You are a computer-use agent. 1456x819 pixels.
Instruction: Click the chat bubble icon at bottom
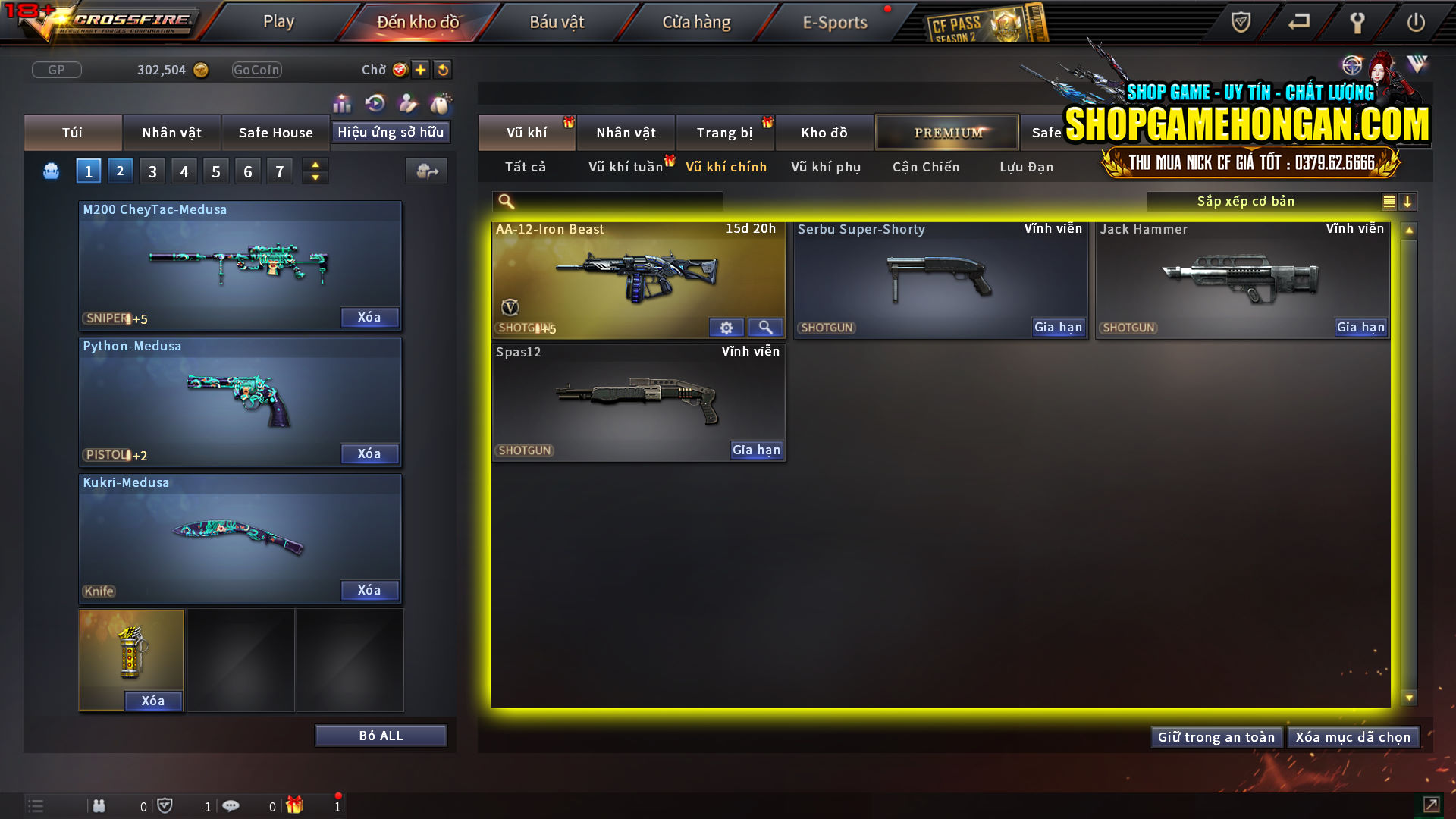(231, 805)
